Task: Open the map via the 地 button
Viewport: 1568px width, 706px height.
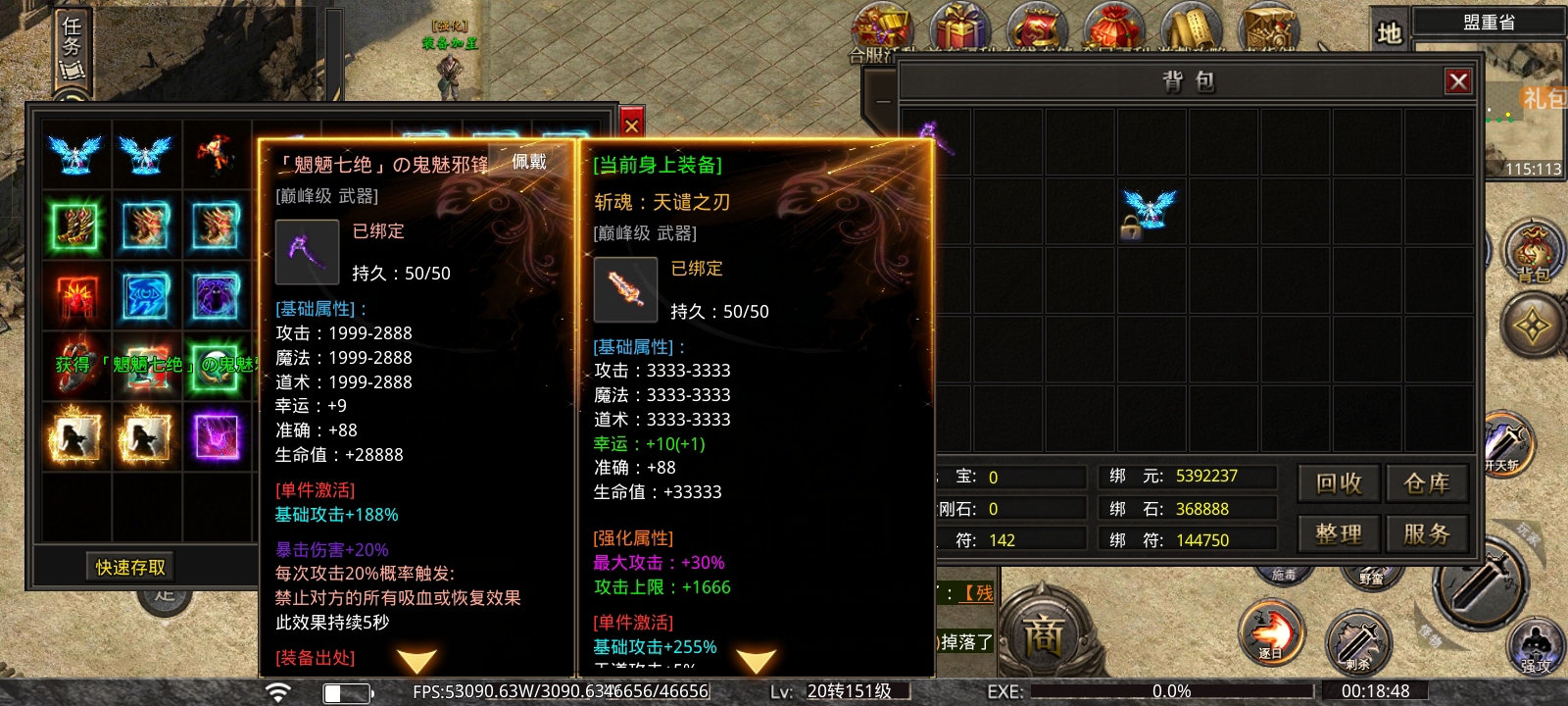Action: click(1390, 34)
